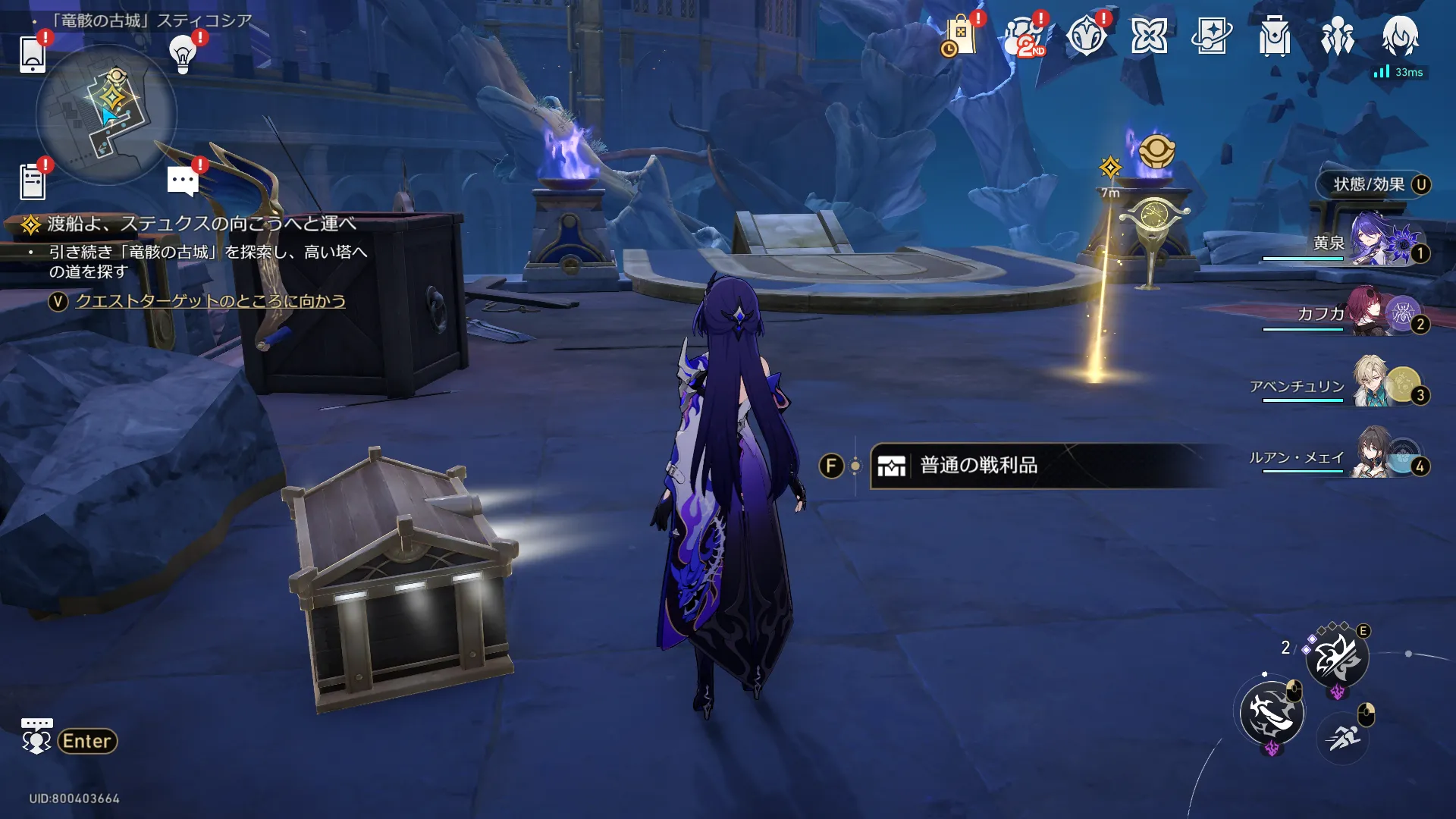Open the character portrait menu icon
This screenshot has height=819, width=1456.
tap(1400, 35)
